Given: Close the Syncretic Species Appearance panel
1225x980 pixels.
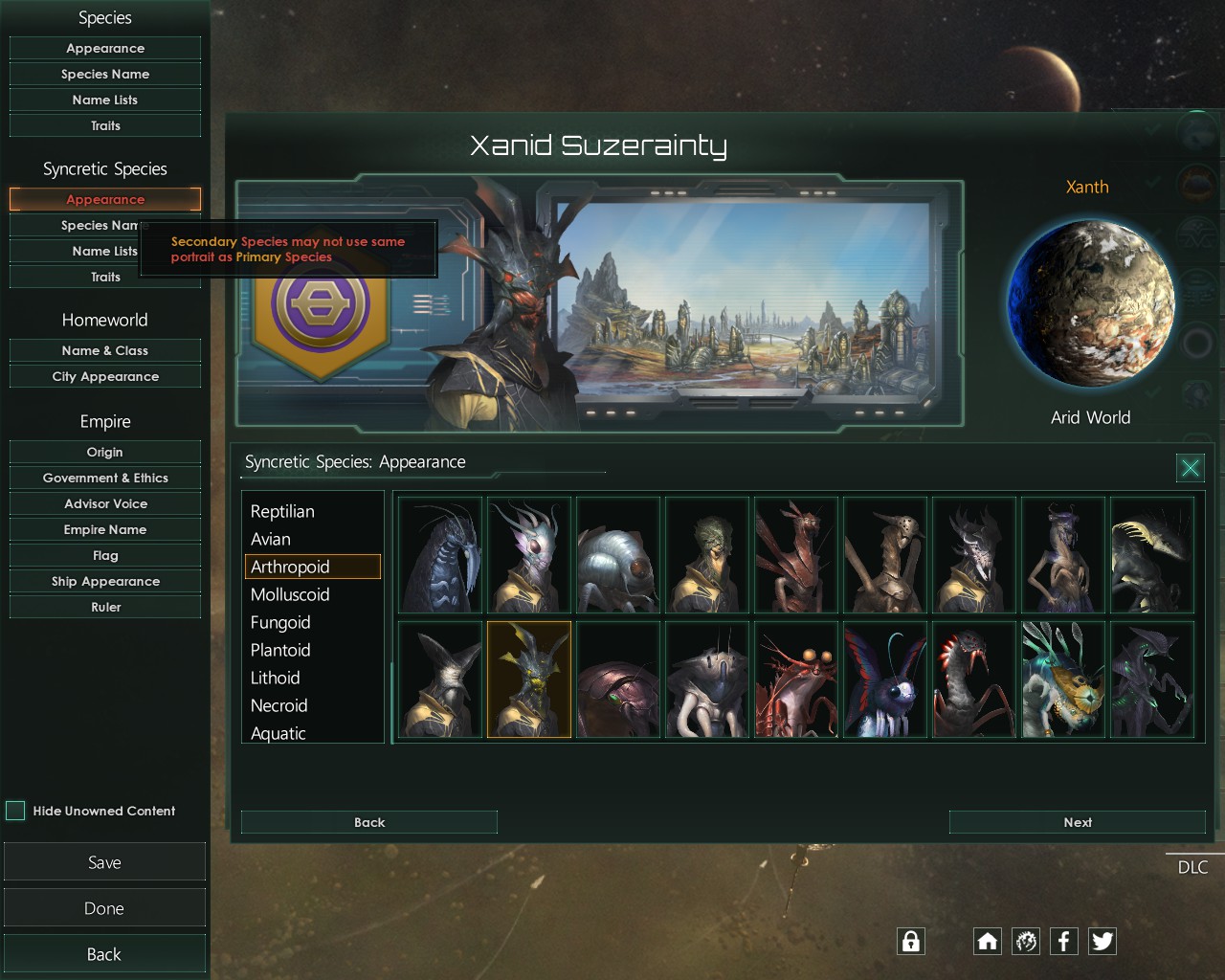Looking at the screenshot, I should point(1190,468).
